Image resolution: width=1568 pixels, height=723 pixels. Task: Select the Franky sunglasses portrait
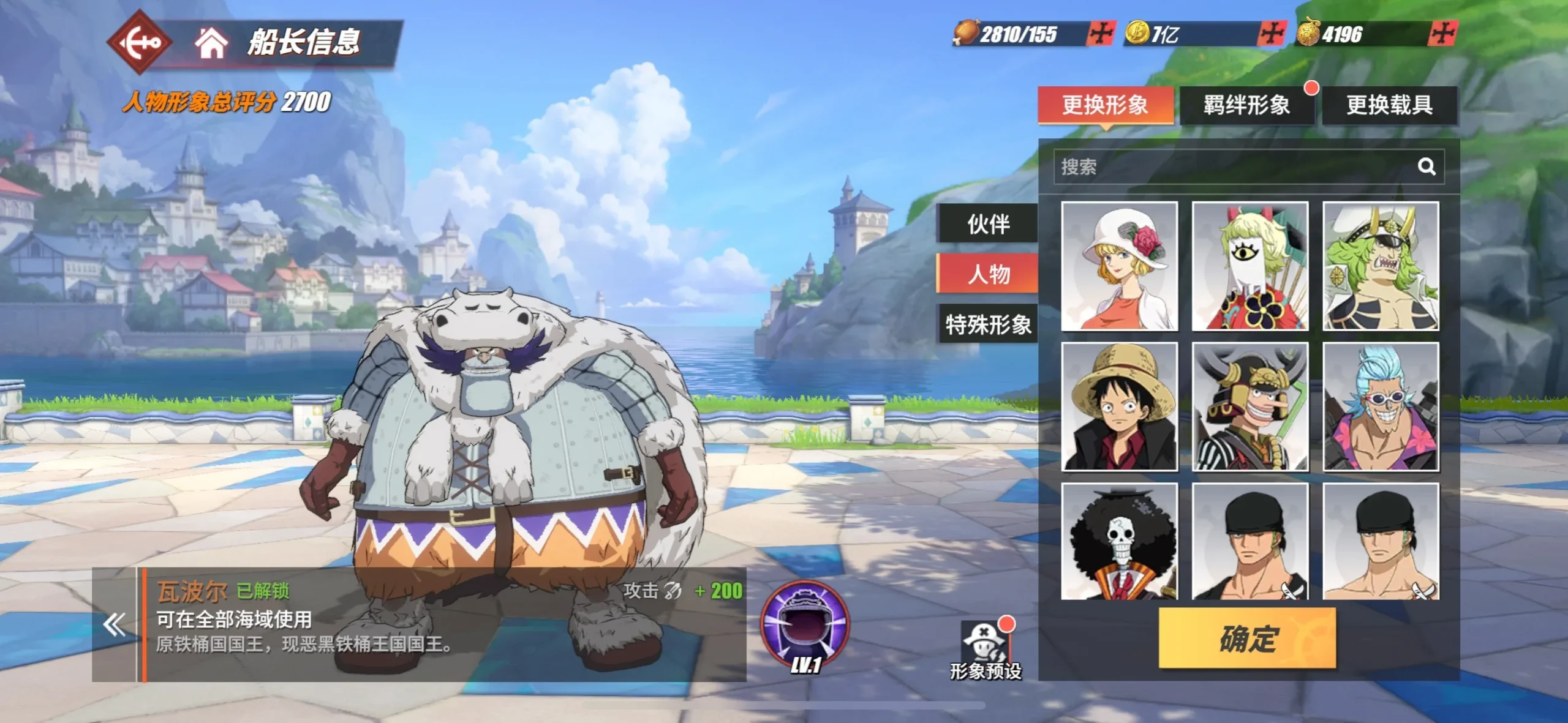(x=1381, y=407)
